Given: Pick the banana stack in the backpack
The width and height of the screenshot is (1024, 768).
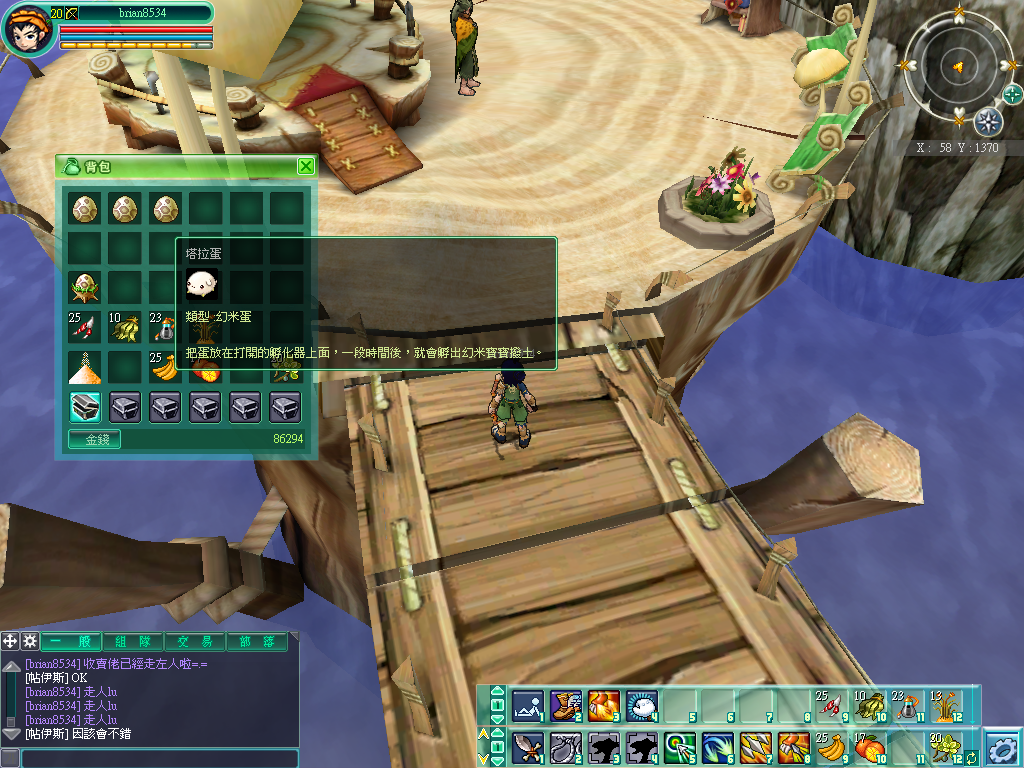Looking at the screenshot, I should pyautogui.click(x=164, y=367).
